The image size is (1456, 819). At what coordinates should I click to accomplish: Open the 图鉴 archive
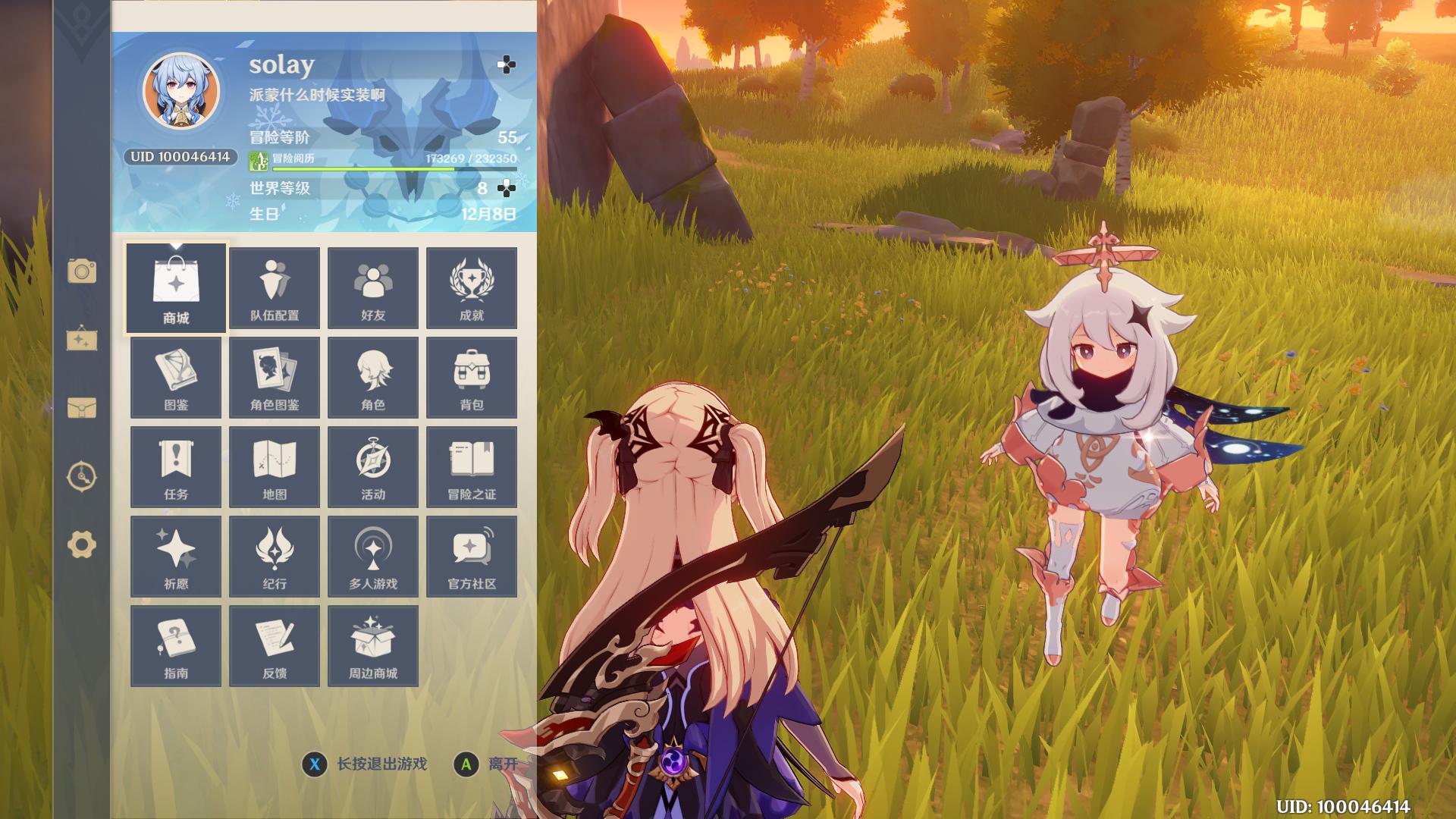176,378
